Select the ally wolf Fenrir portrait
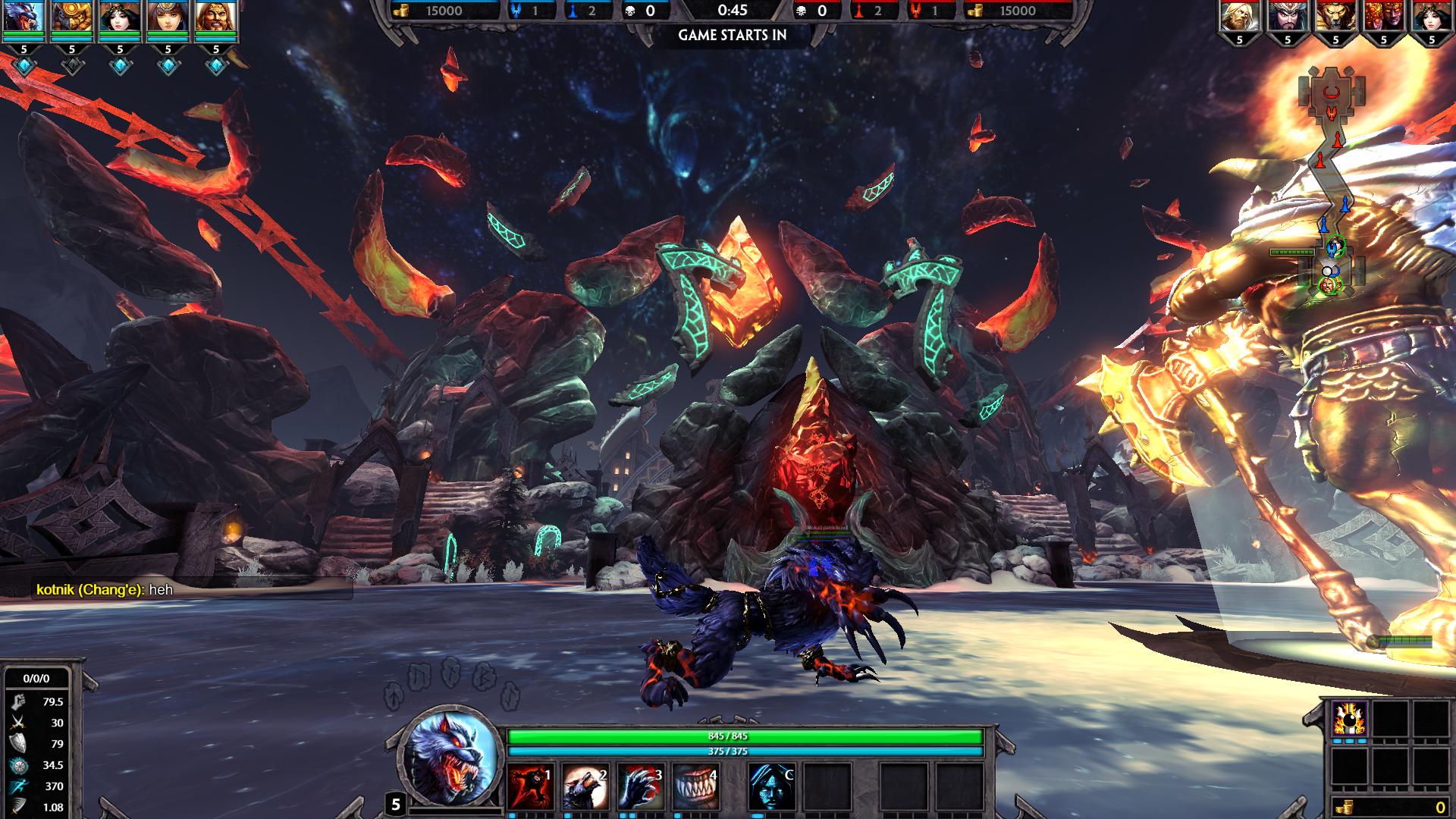1456x819 pixels. click(24, 17)
